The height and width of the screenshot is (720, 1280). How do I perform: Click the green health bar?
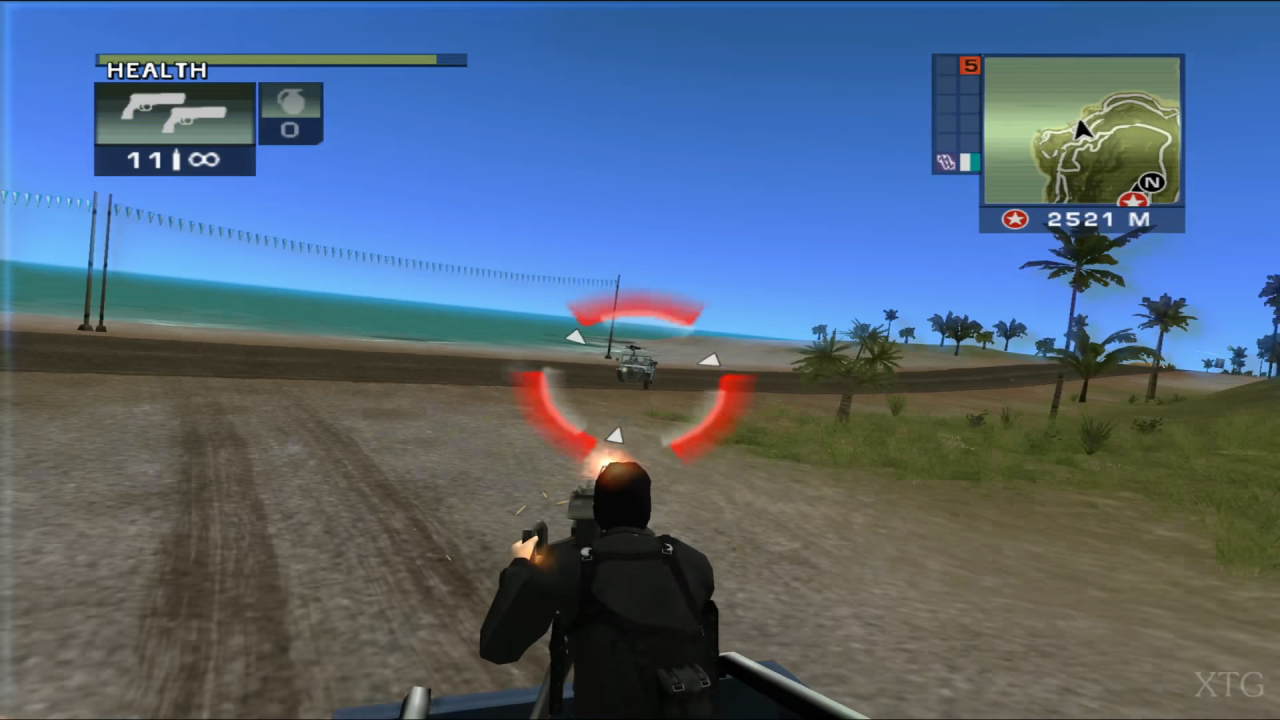tap(270, 59)
